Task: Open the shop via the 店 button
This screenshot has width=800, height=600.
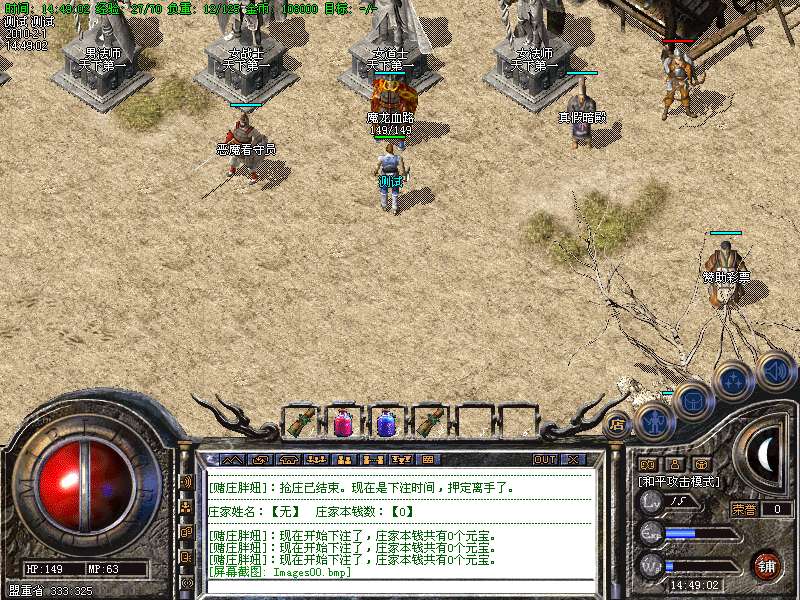Action: 618,424
